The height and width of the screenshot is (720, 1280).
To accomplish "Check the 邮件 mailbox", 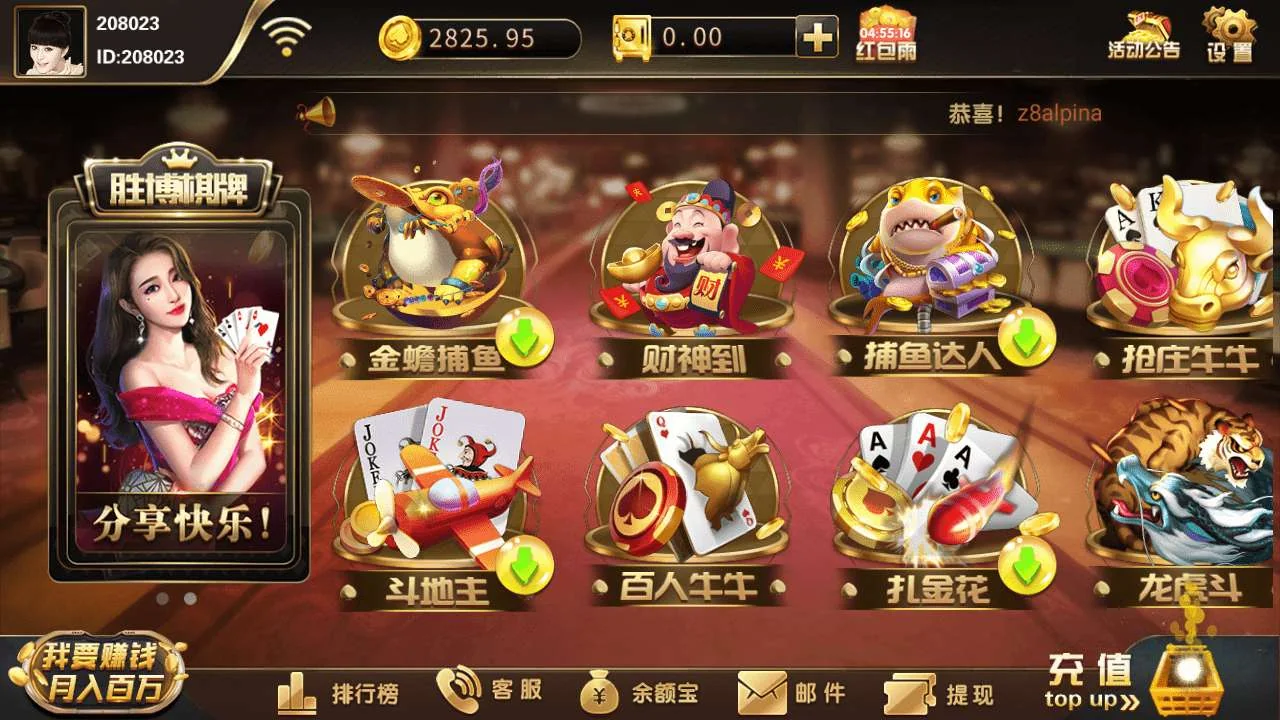I will click(790, 692).
